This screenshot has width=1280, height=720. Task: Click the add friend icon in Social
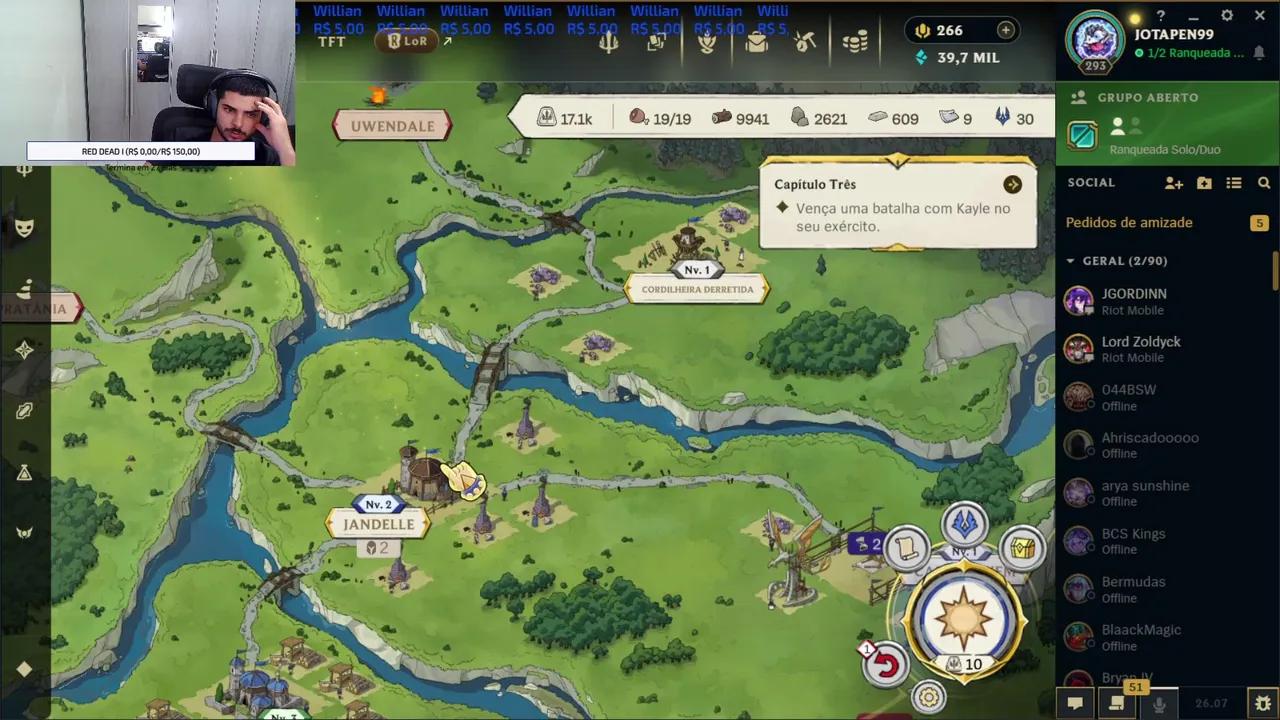[x=1174, y=183]
